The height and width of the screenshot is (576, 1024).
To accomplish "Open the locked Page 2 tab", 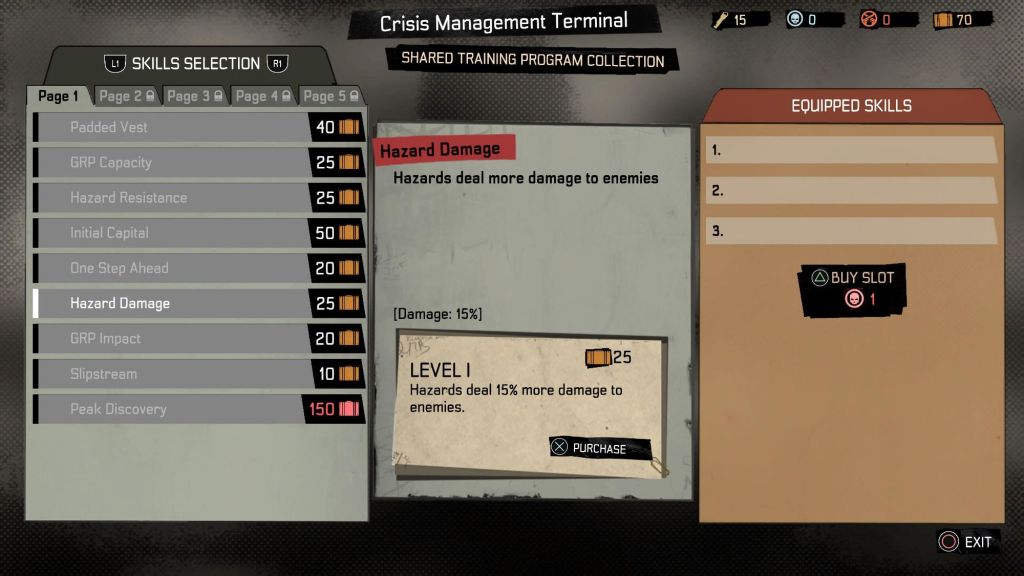I will click(x=126, y=96).
